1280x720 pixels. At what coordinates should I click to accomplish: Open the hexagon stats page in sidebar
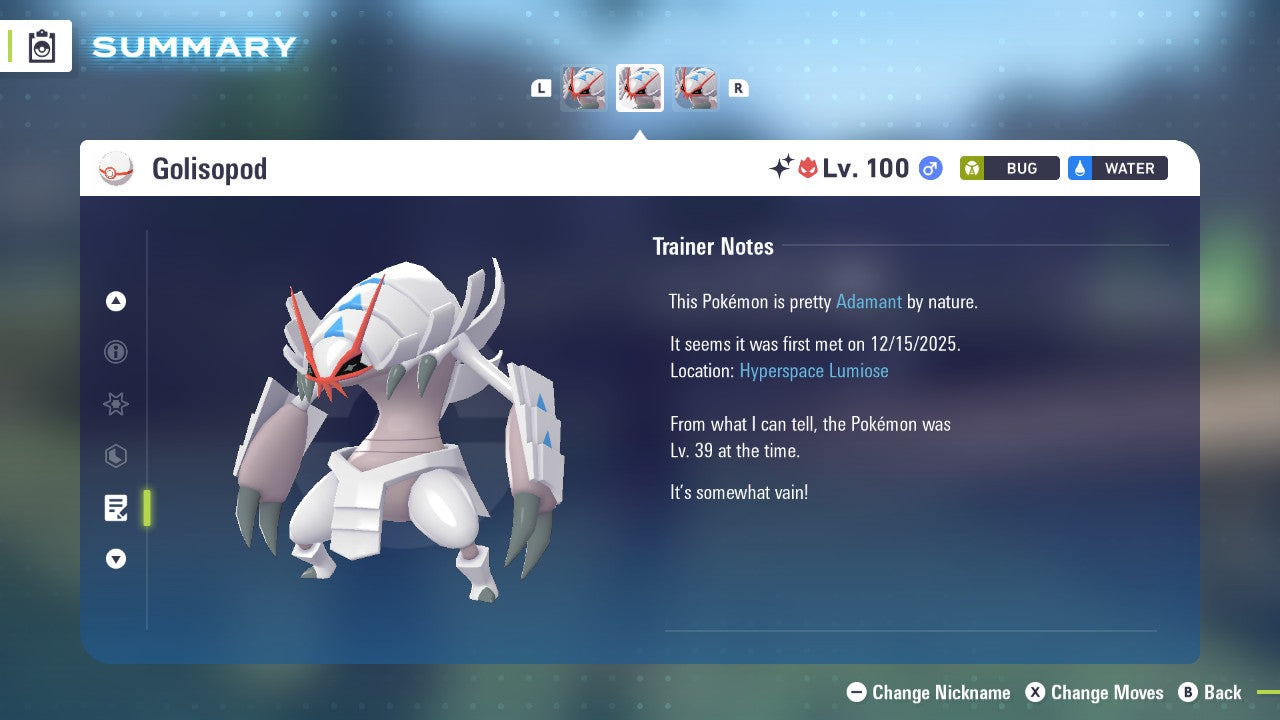(x=116, y=456)
